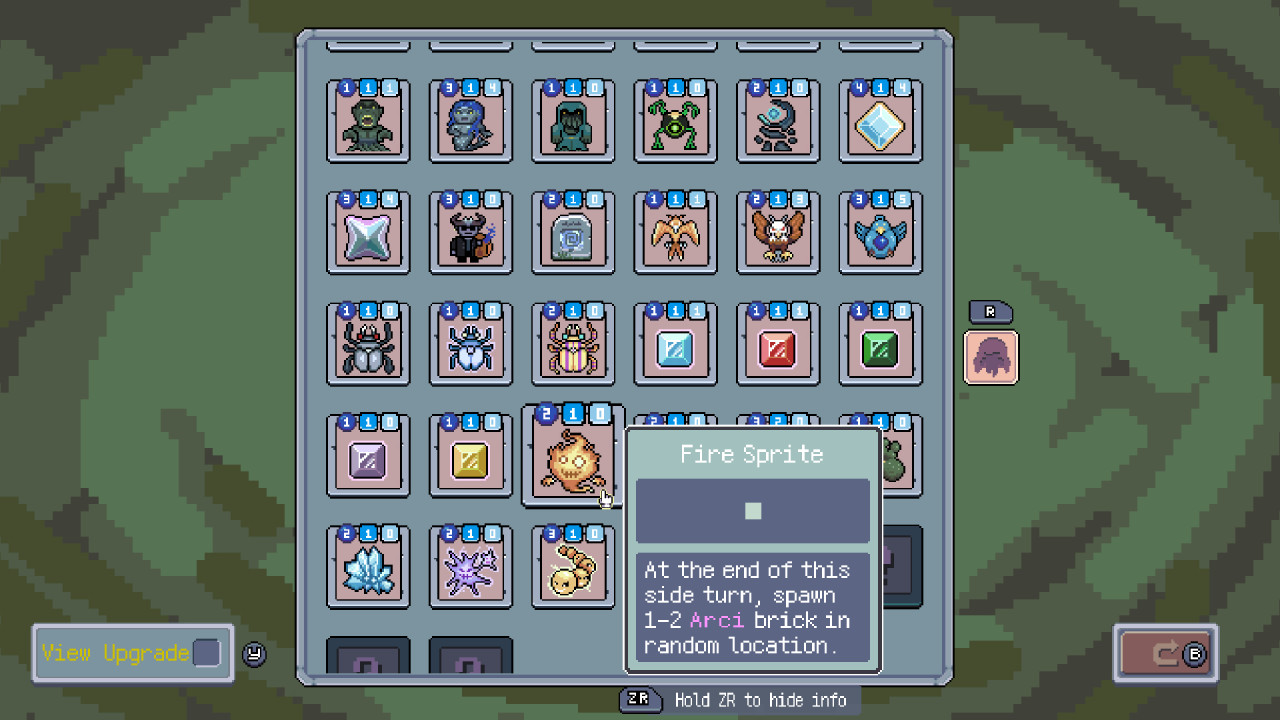Click the undo arrow button

coord(1164,653)
